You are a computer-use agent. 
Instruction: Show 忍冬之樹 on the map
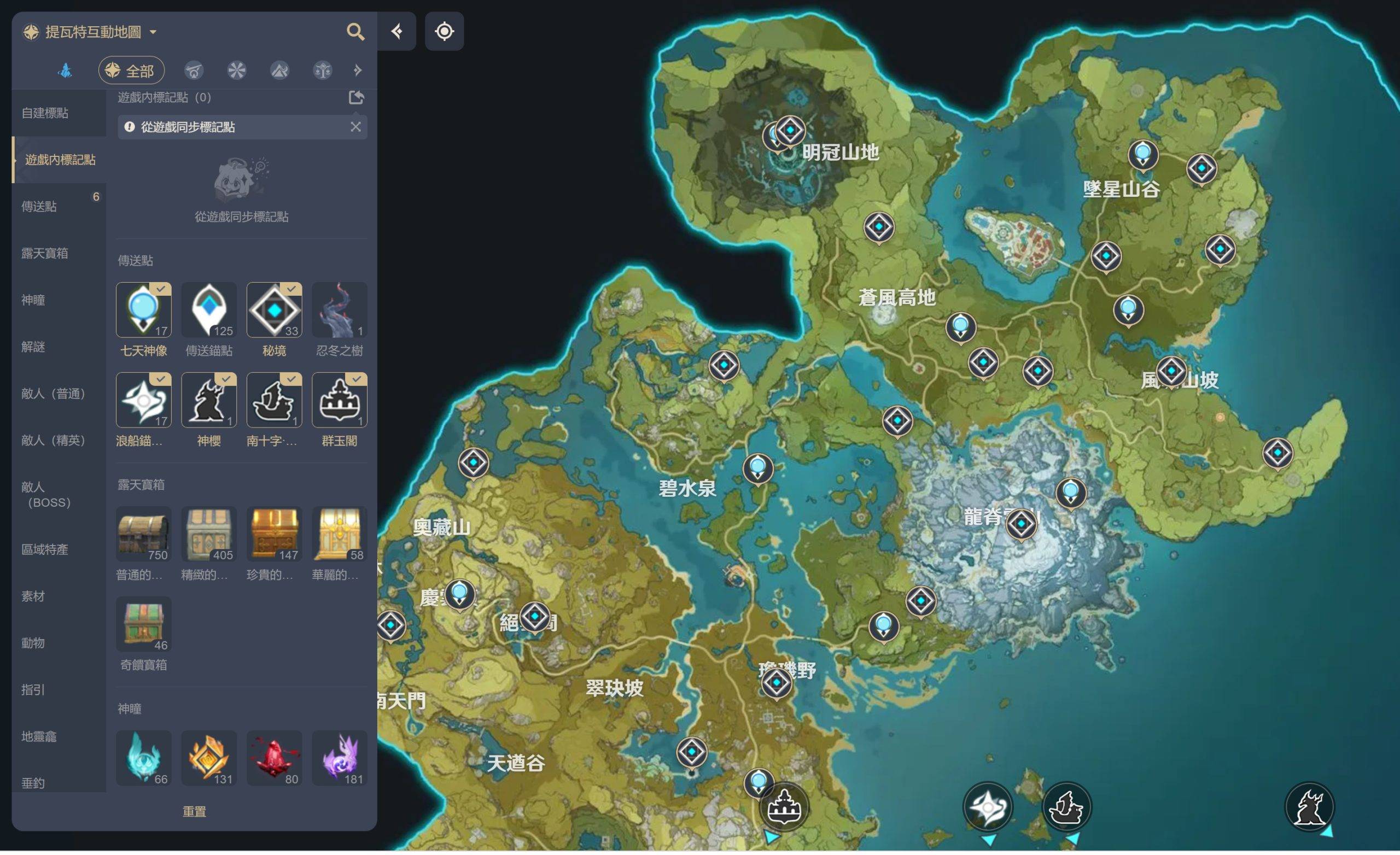(x=339, y=310)
